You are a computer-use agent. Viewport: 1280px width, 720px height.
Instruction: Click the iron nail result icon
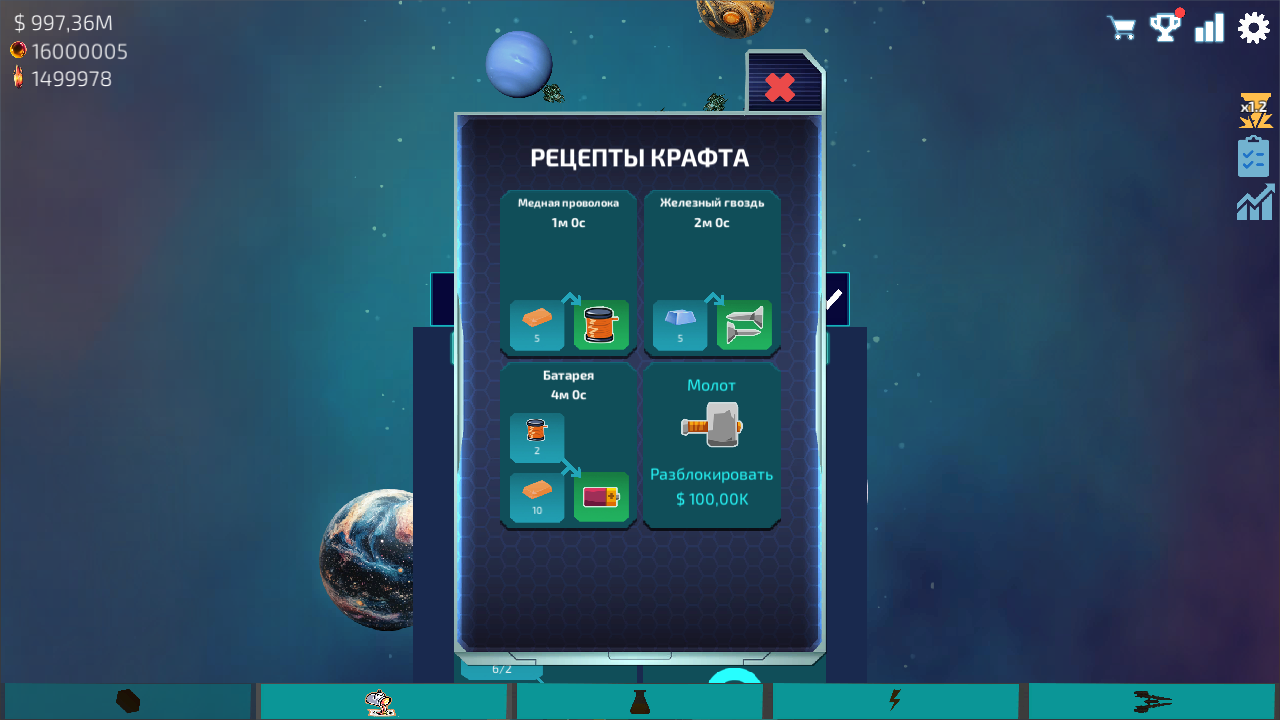[746, 324]
